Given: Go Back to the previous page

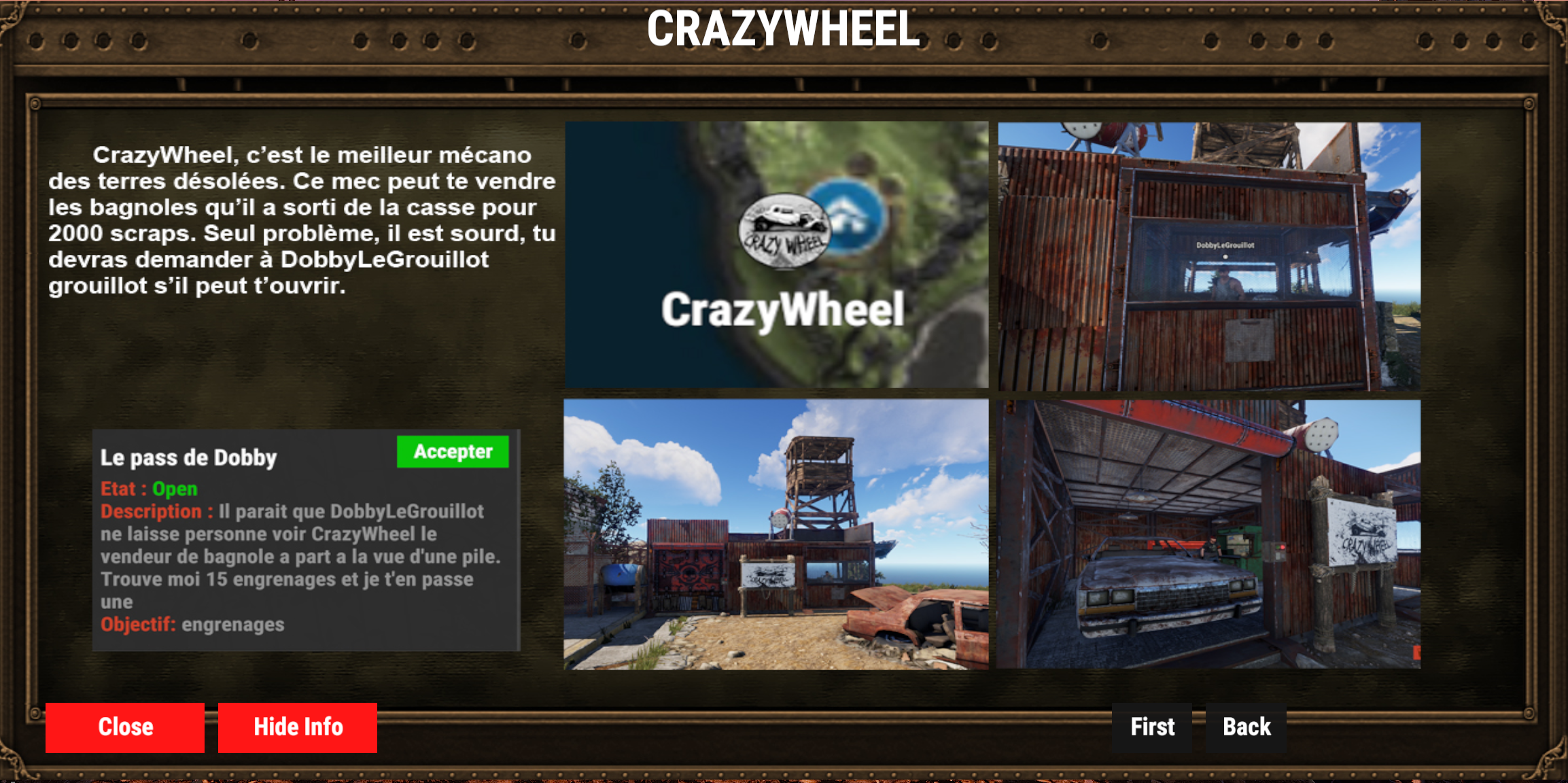Looking at the screenshot, I should click(x=1247, y=727).
